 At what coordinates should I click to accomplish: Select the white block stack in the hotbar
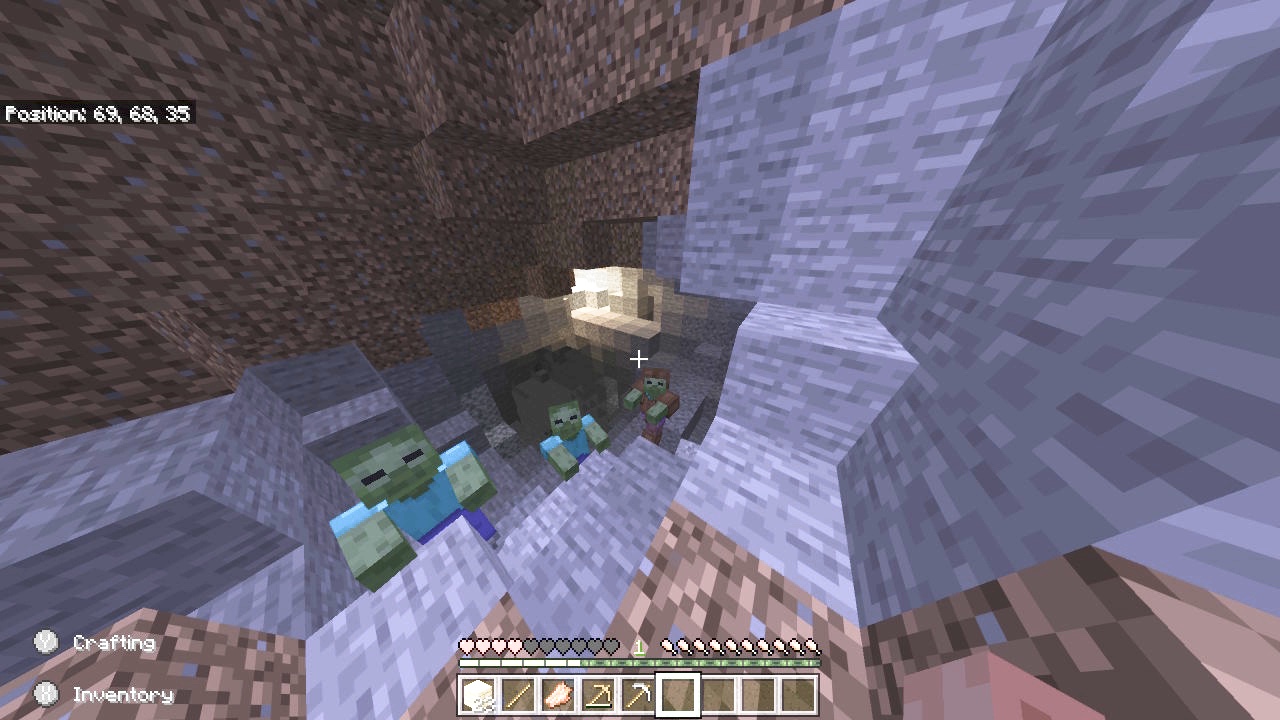(x=478, y=695)
